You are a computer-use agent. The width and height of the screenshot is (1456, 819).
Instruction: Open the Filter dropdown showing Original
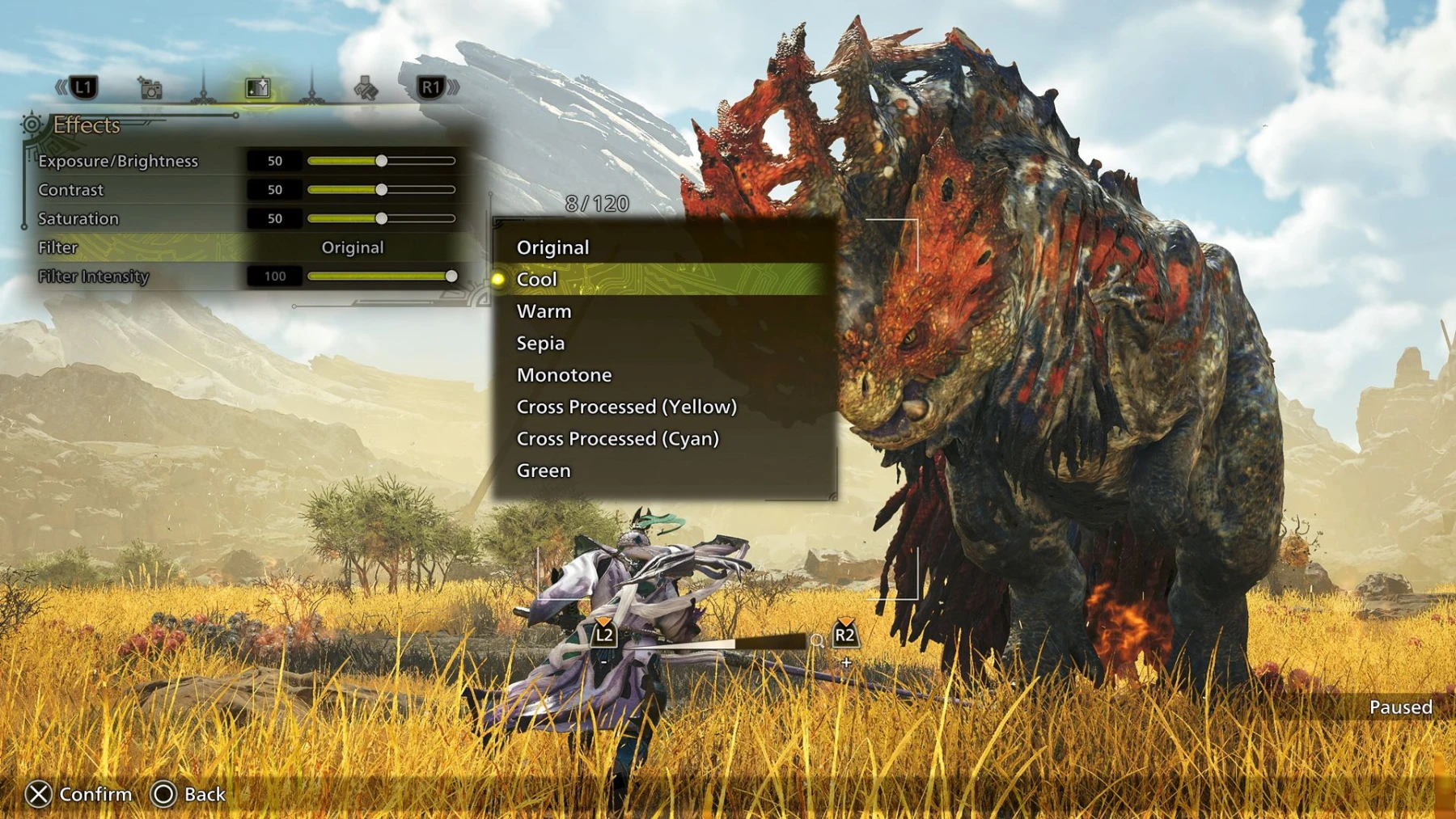353,247
